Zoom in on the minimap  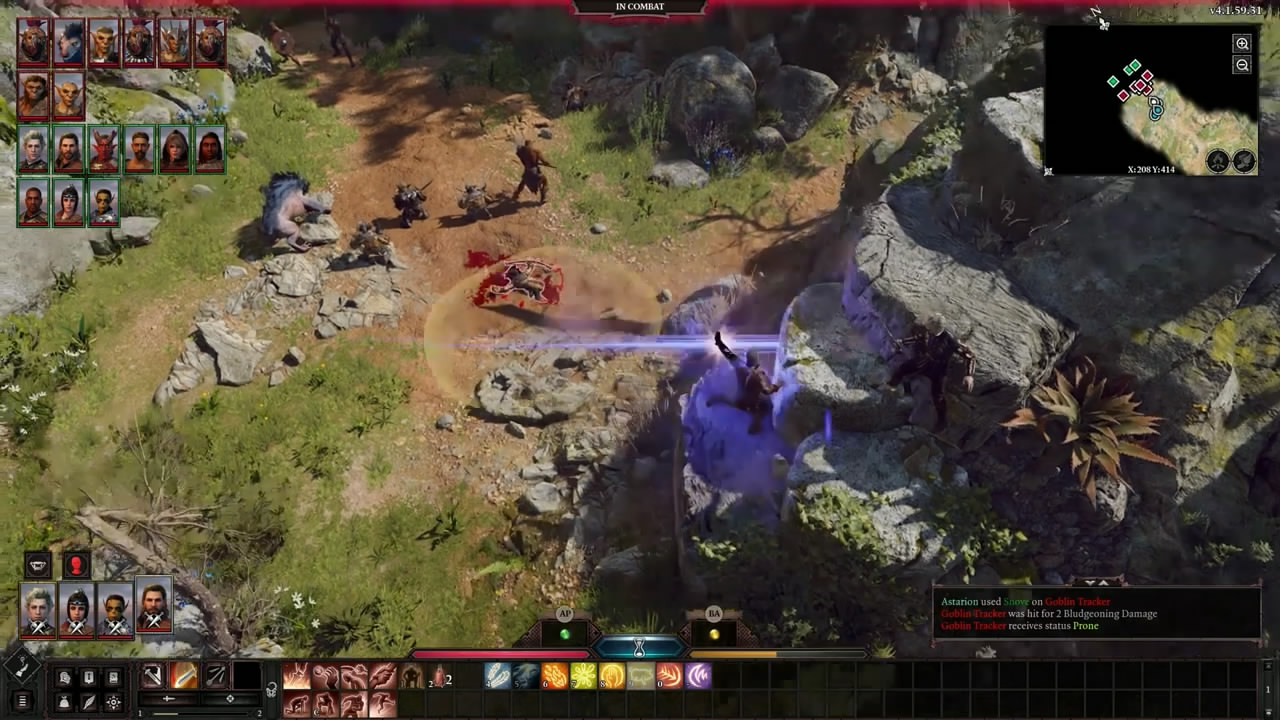pos(1242,44)
